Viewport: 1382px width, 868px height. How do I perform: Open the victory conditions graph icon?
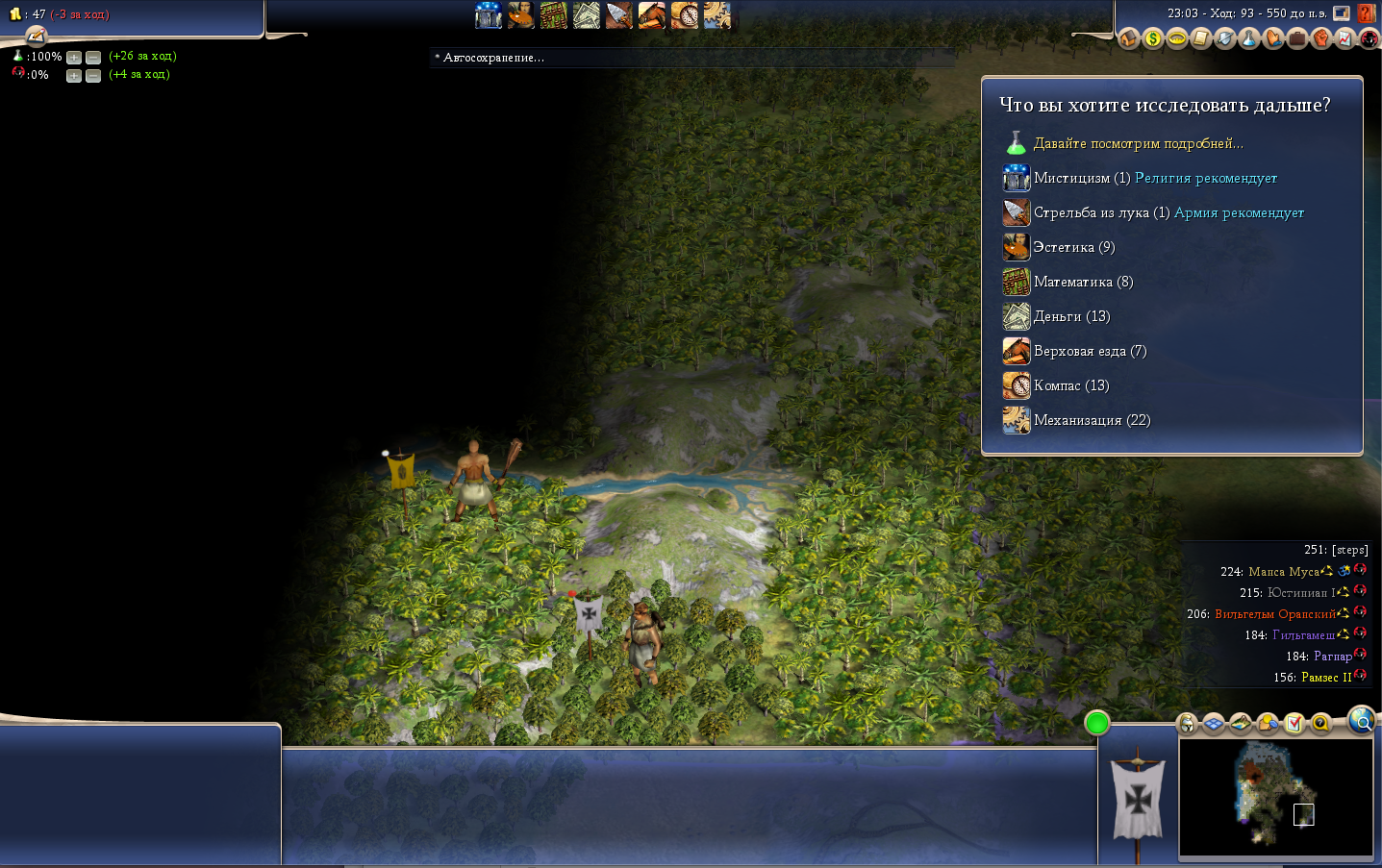(1344, 38)
